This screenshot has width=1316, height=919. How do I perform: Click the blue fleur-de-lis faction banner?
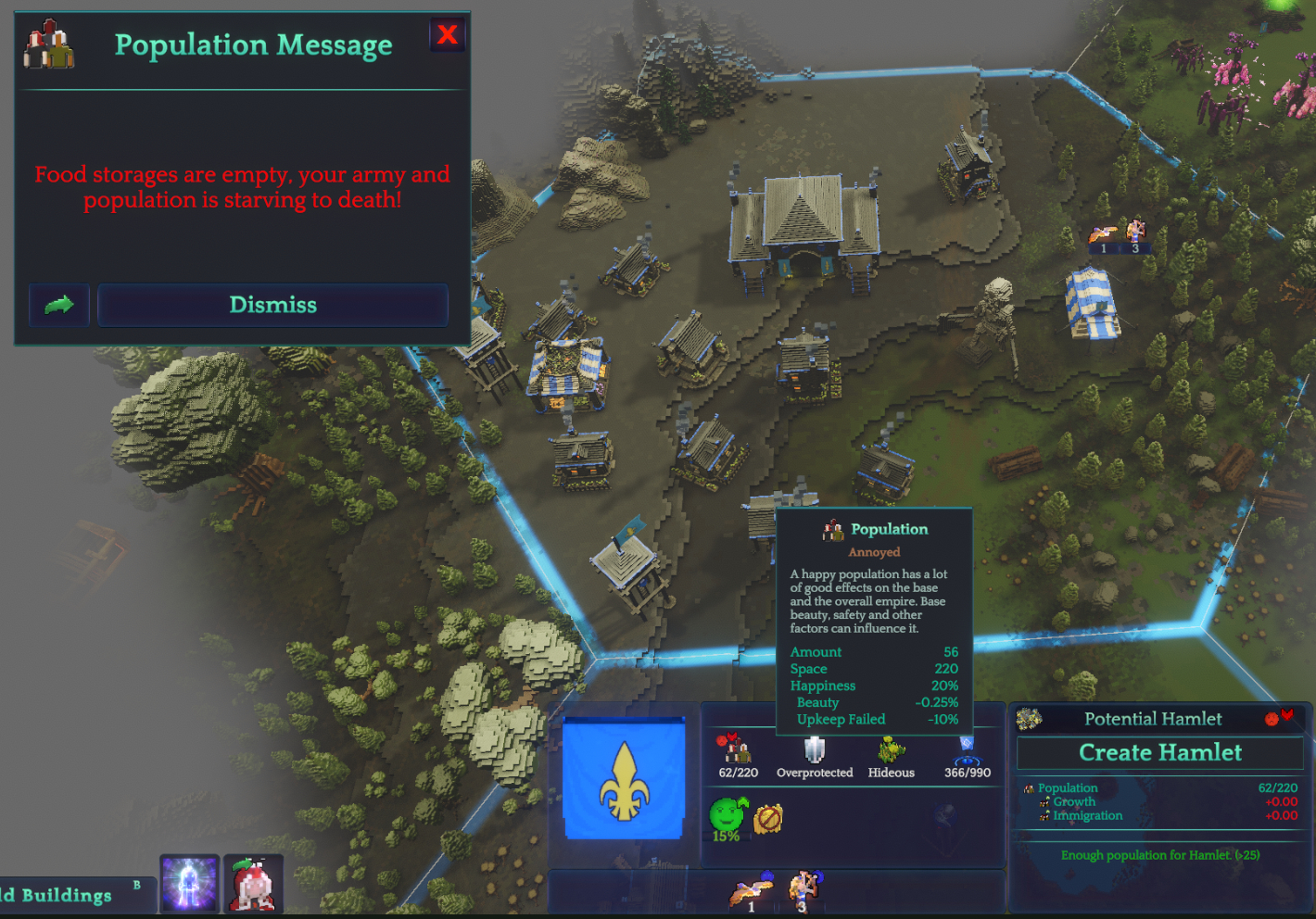click(x=623, y=781)
